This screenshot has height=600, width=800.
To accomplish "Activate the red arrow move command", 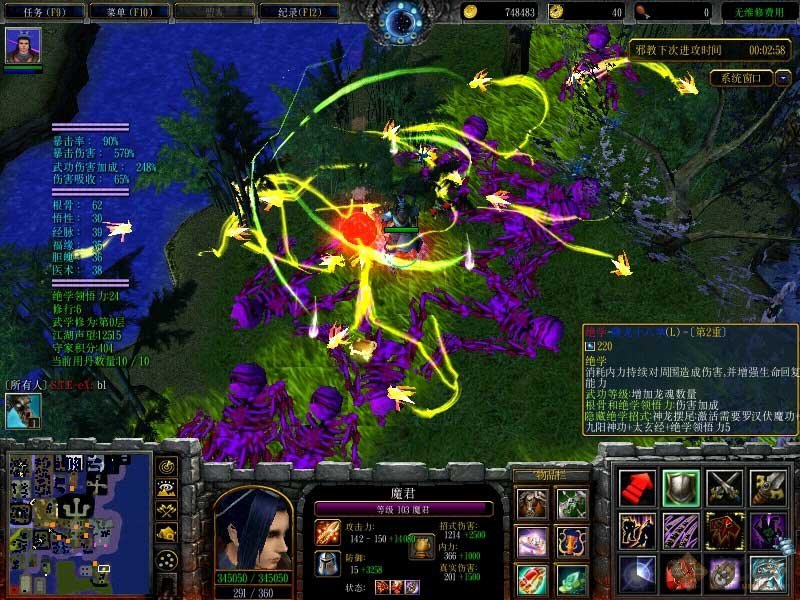I will point(637,488).
